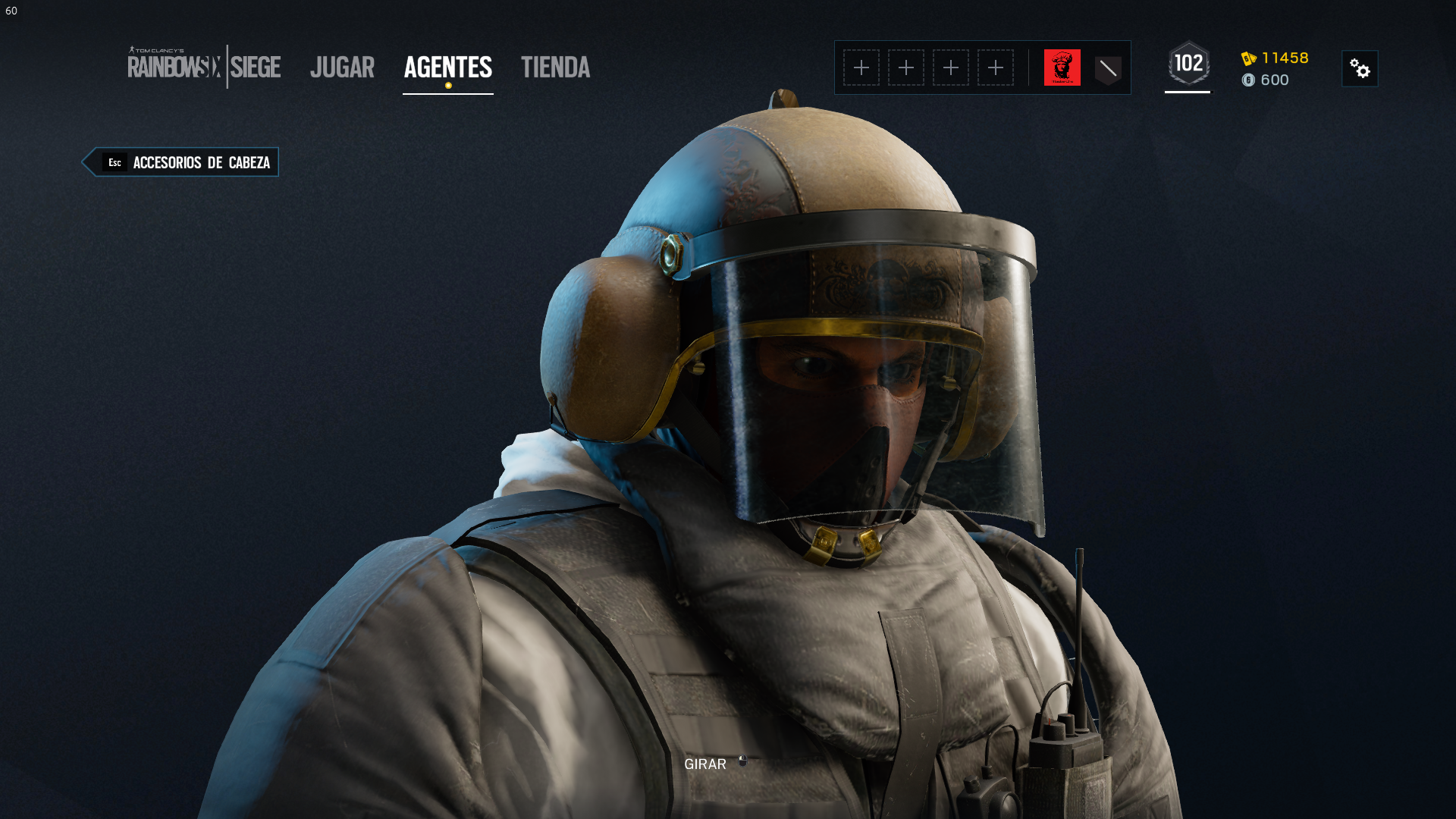Click the Esc label on the back arrow

pyautogui.click(x=115, y=162)
